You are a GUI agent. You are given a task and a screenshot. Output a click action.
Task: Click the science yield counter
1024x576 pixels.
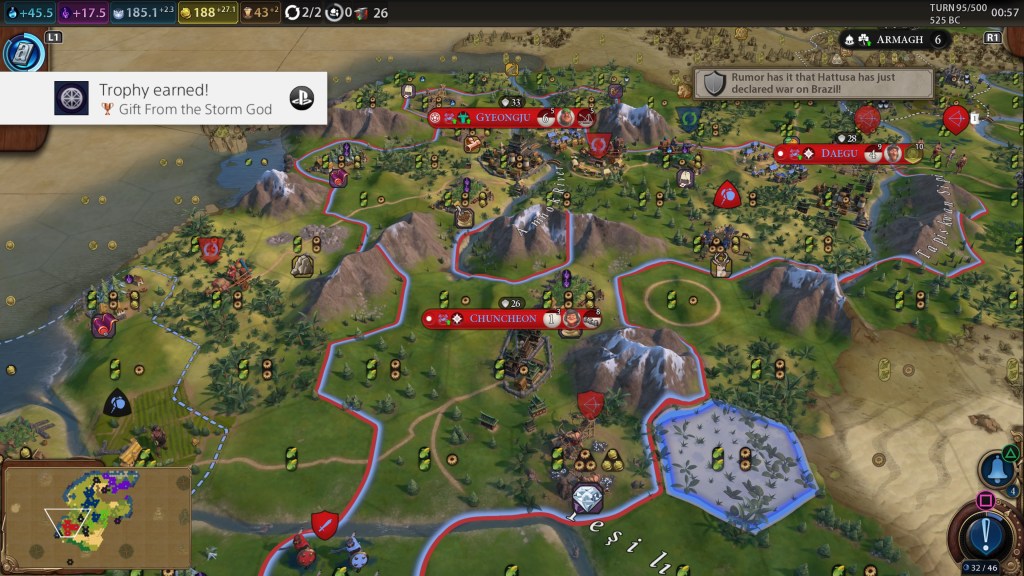27,13
